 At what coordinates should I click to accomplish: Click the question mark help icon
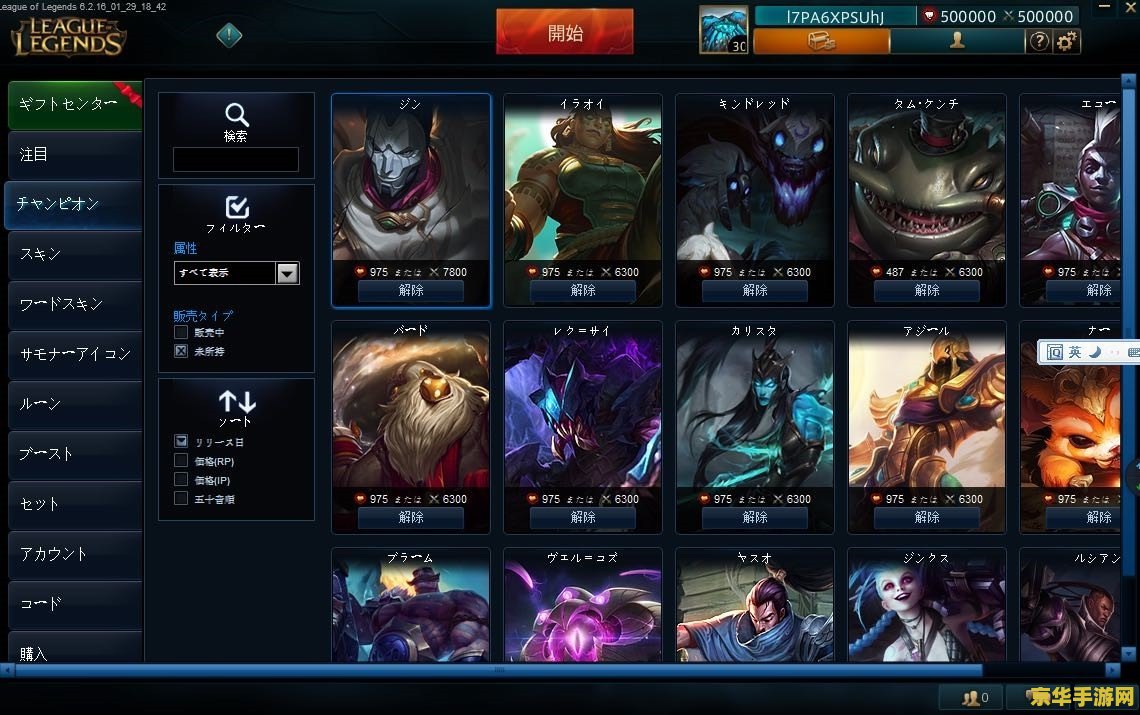coord(1040,41)
